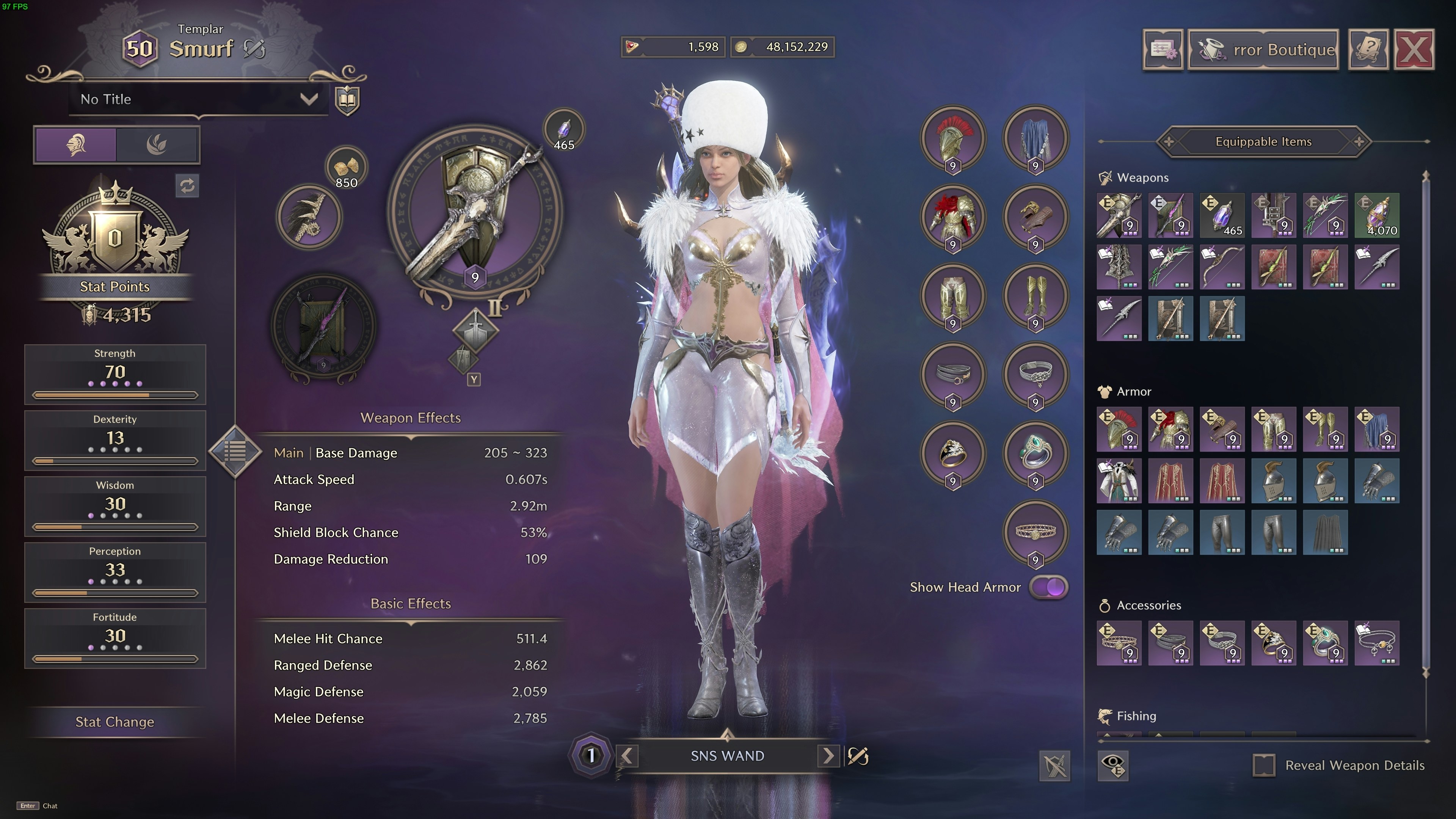Choose the purple potion stack of 4,070
This screenshot has height=819, width=1456.
1377,215
